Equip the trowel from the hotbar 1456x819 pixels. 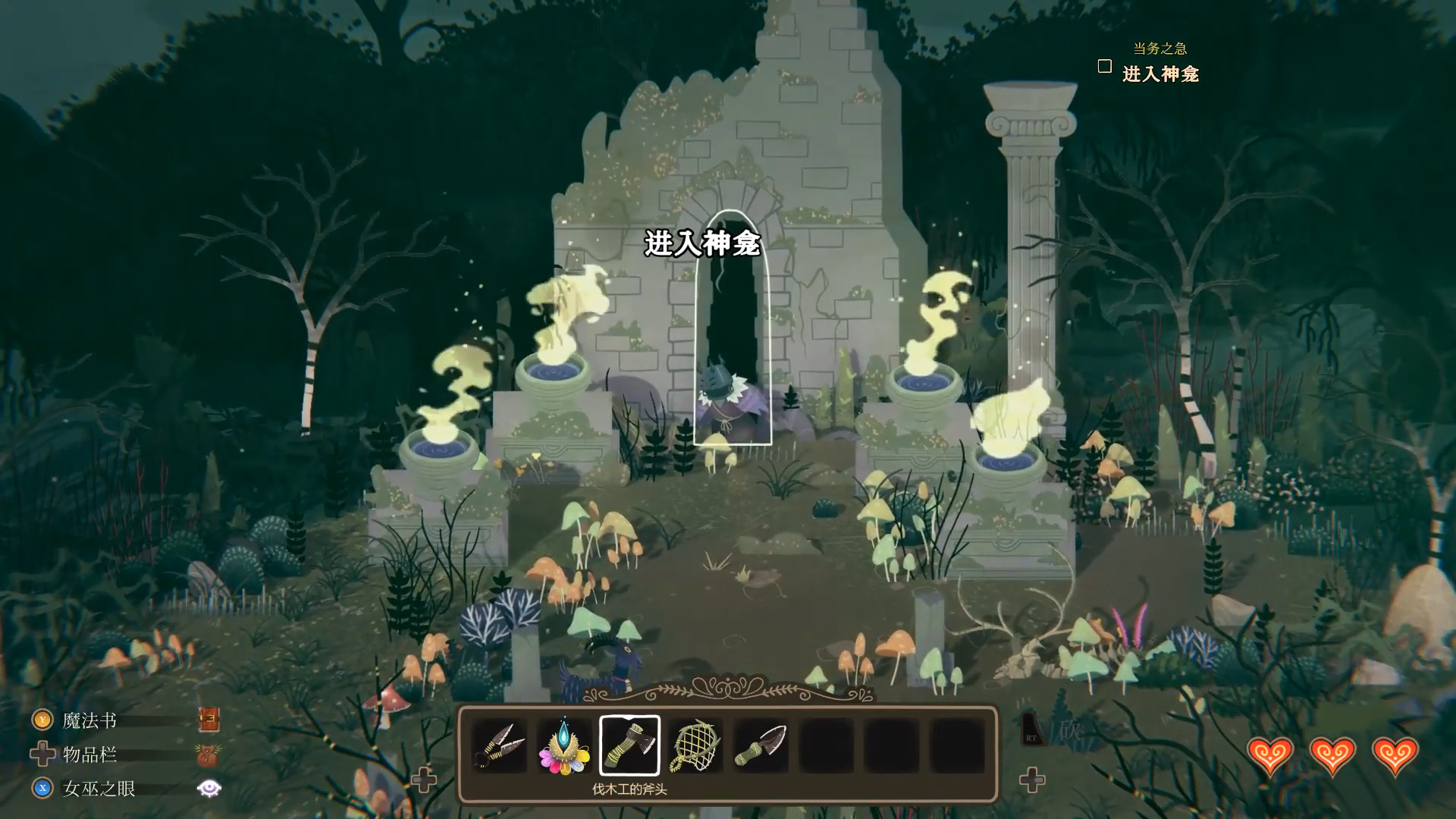click(761, 746)
